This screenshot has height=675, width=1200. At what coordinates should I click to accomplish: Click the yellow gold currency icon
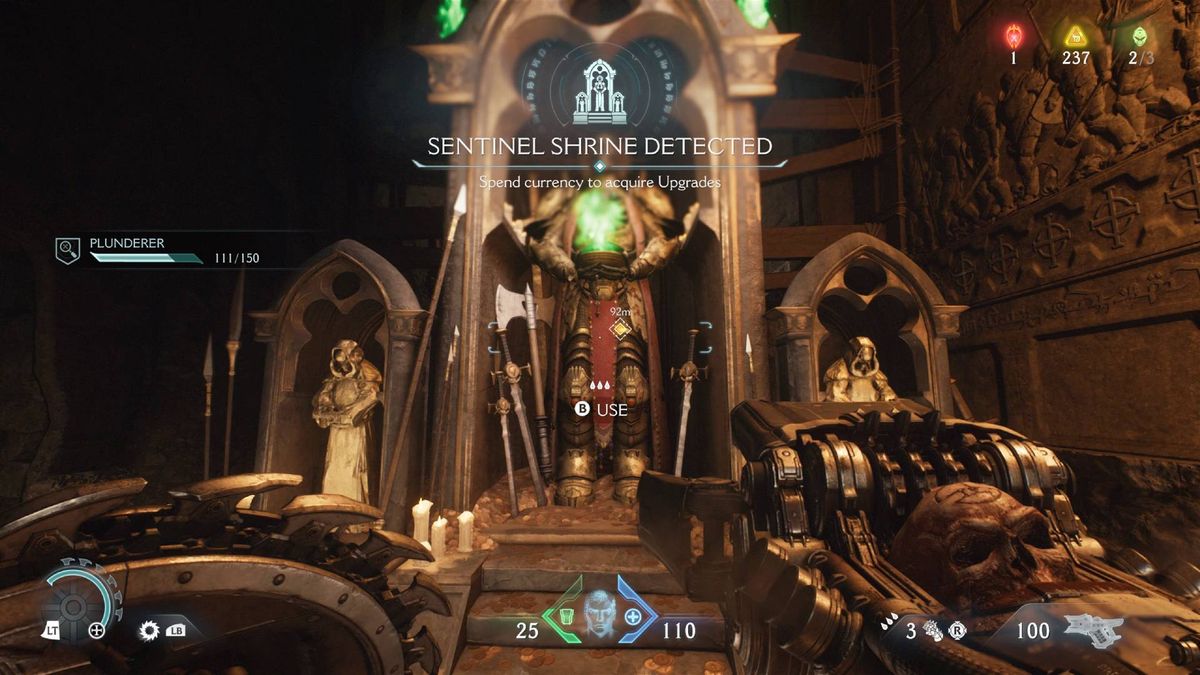[1075, 37]
